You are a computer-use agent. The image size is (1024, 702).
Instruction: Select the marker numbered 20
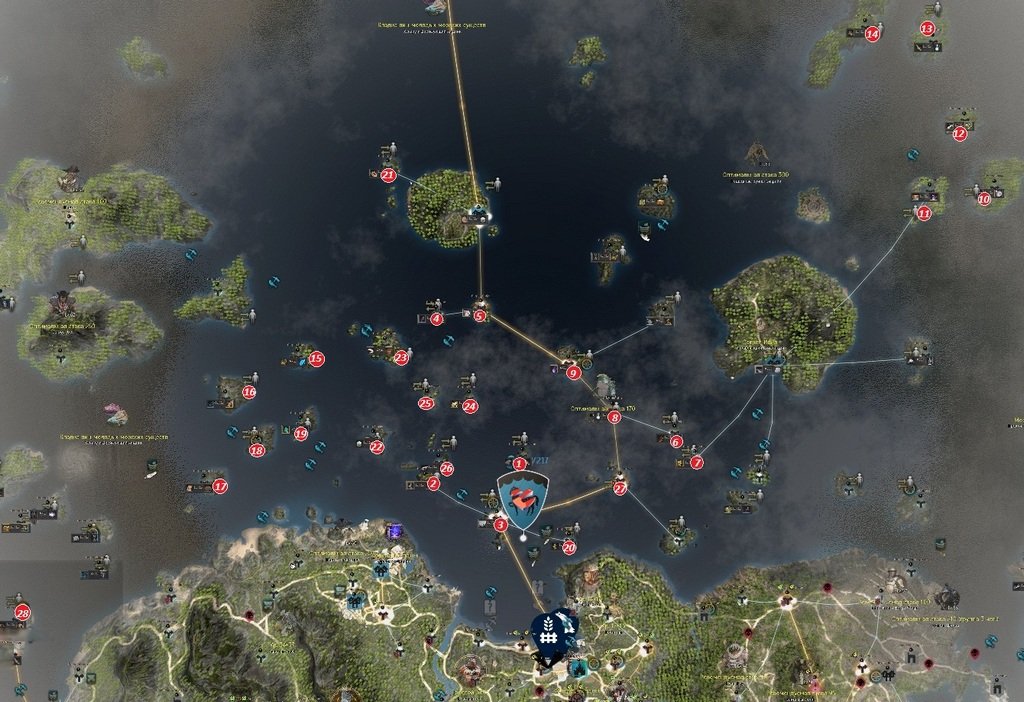pos(569,547)
